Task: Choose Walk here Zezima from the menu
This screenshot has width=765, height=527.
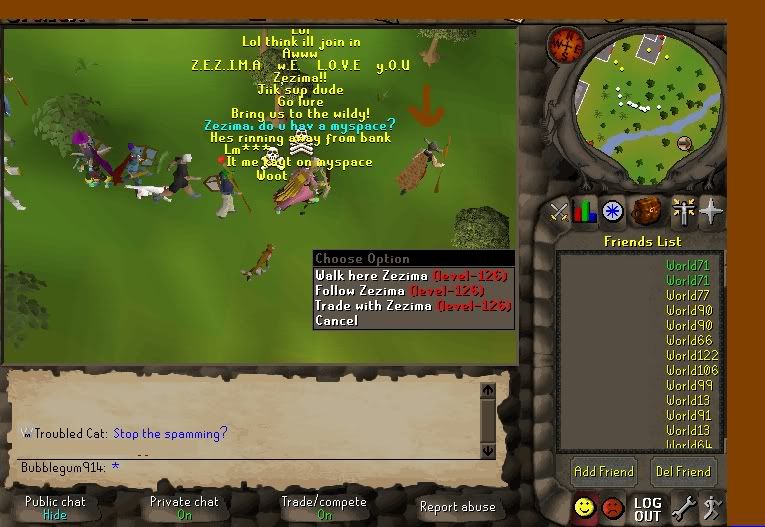Action: (x=411, y=275)
